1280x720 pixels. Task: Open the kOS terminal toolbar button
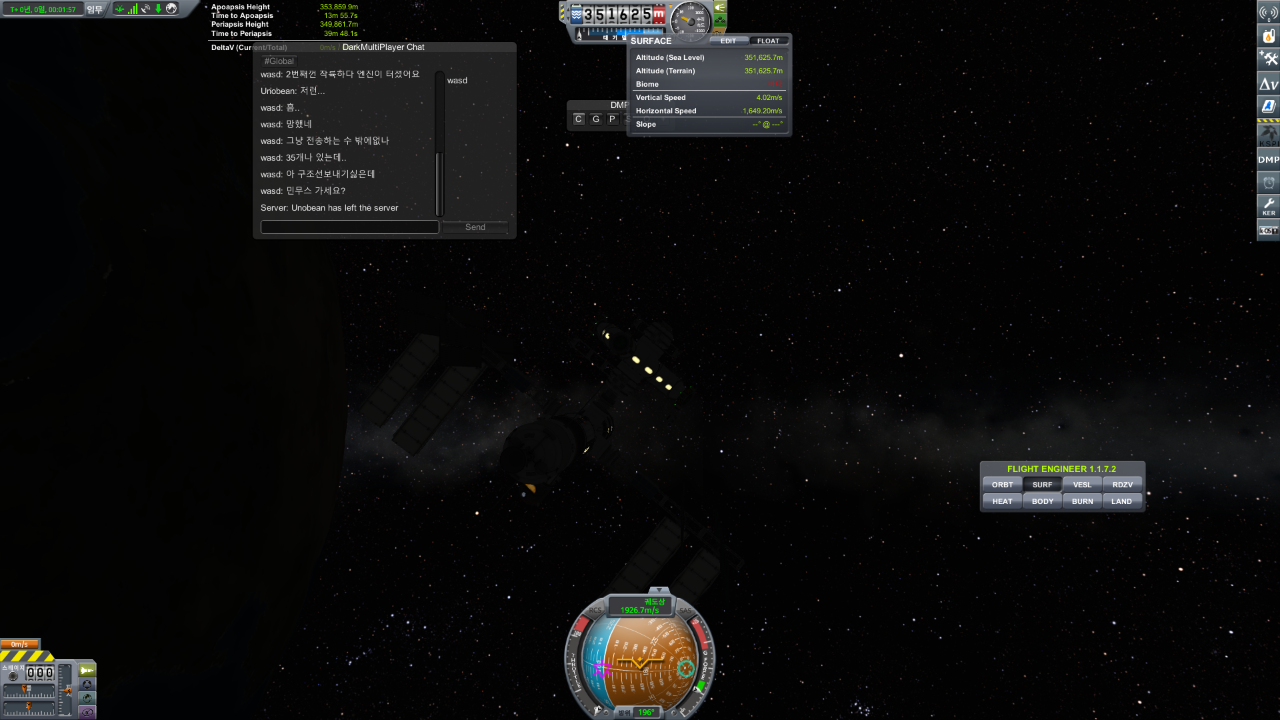click(1268, 231)
